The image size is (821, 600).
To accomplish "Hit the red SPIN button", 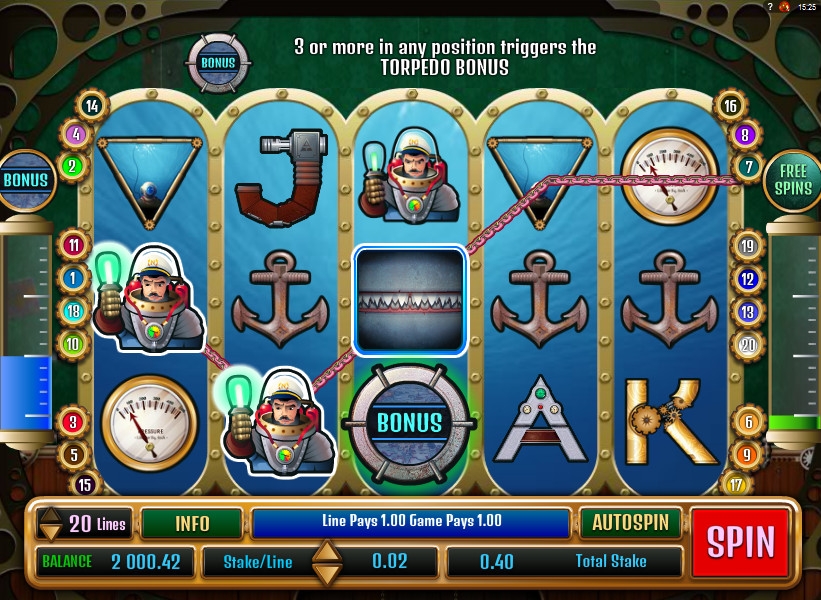I will point(741,540).
